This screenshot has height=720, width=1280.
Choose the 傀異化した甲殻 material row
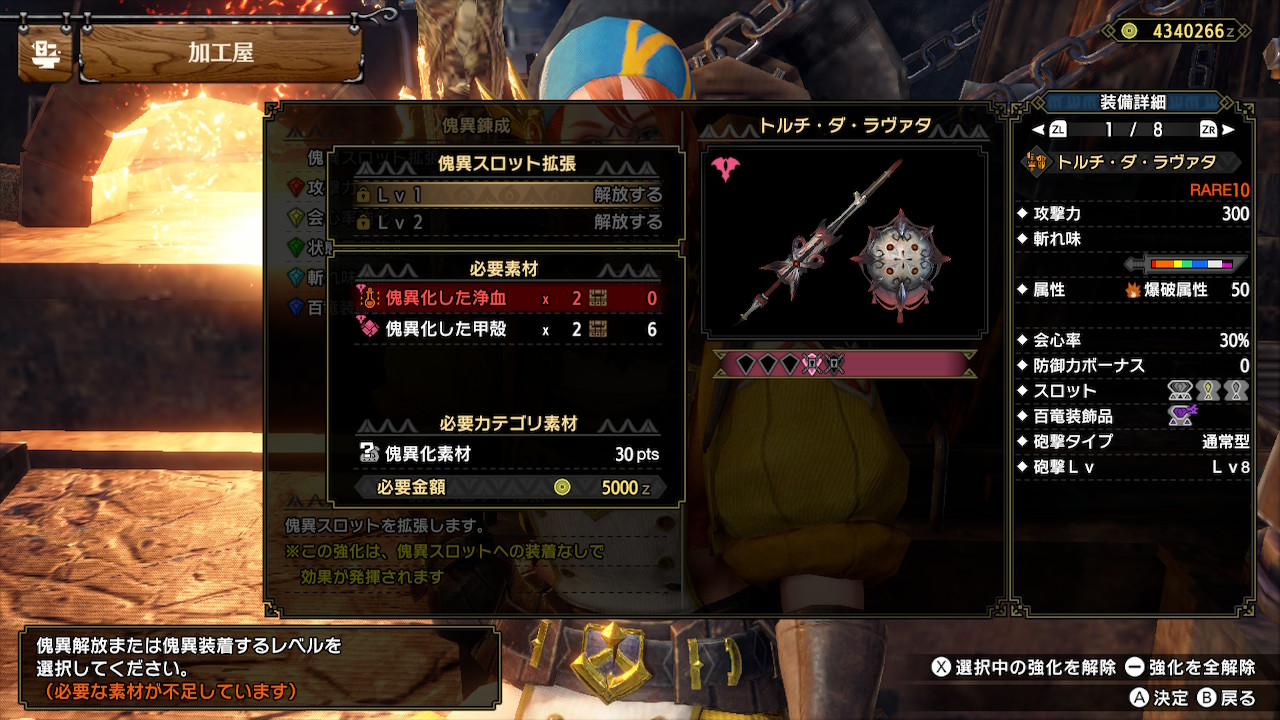[x=508, y=329]
